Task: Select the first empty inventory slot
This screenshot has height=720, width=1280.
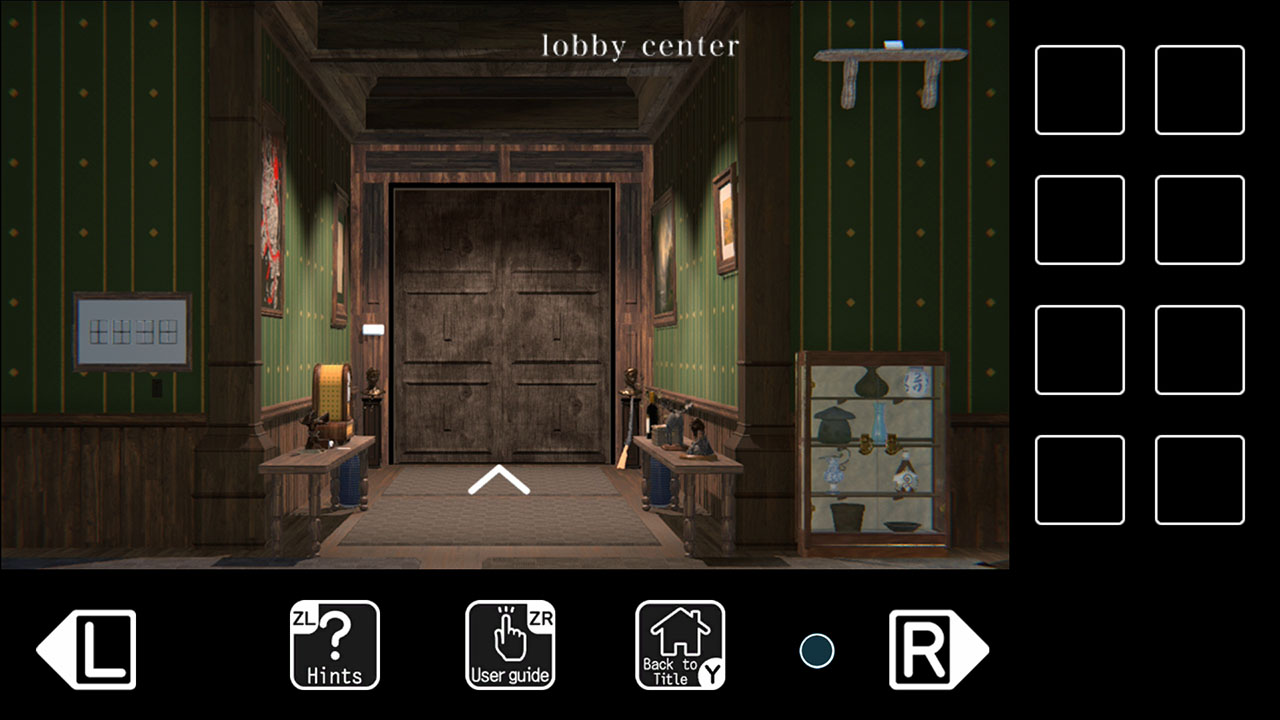Action: pos(1079,88)
